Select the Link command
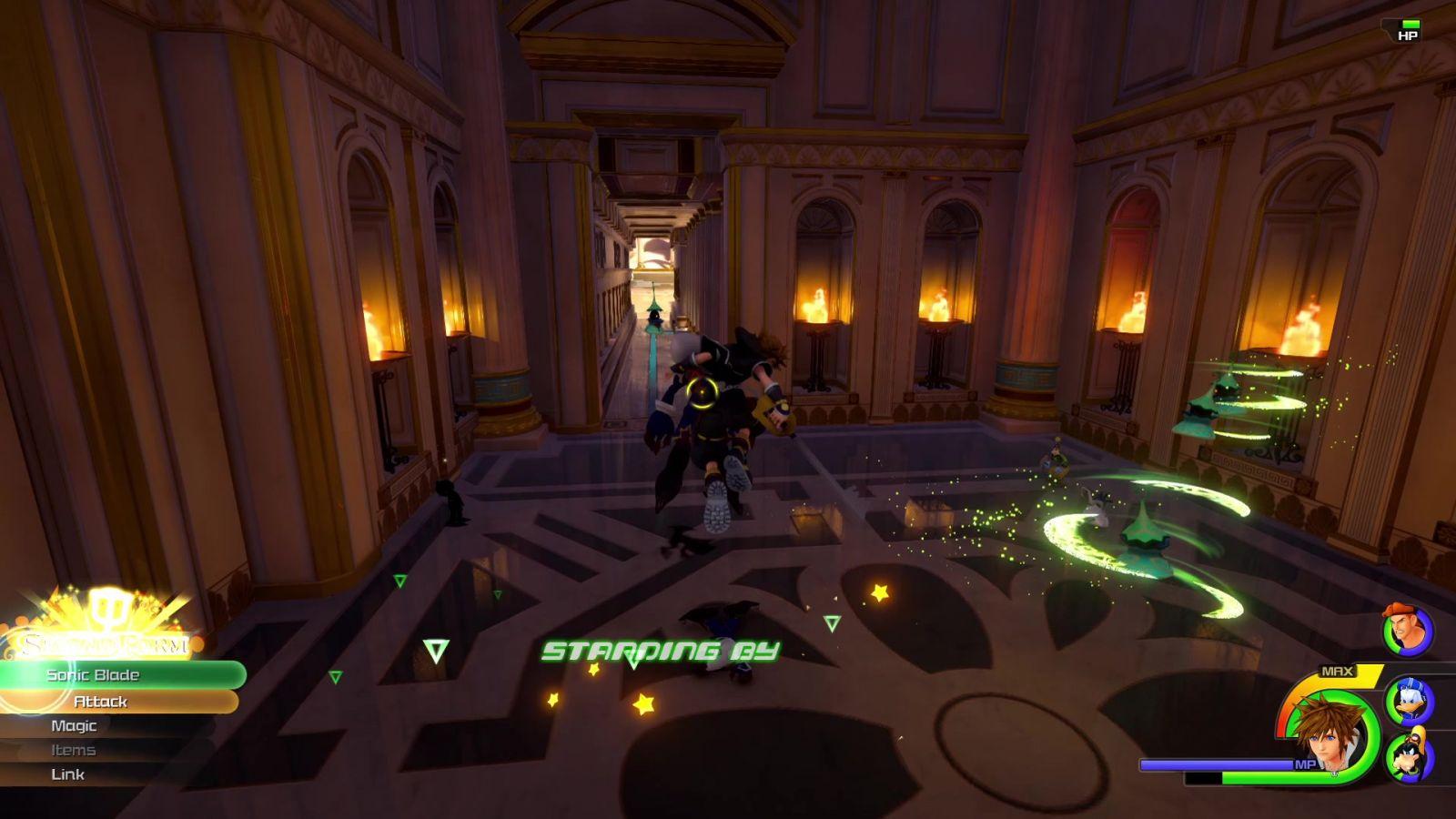 (x=68, y=774)
